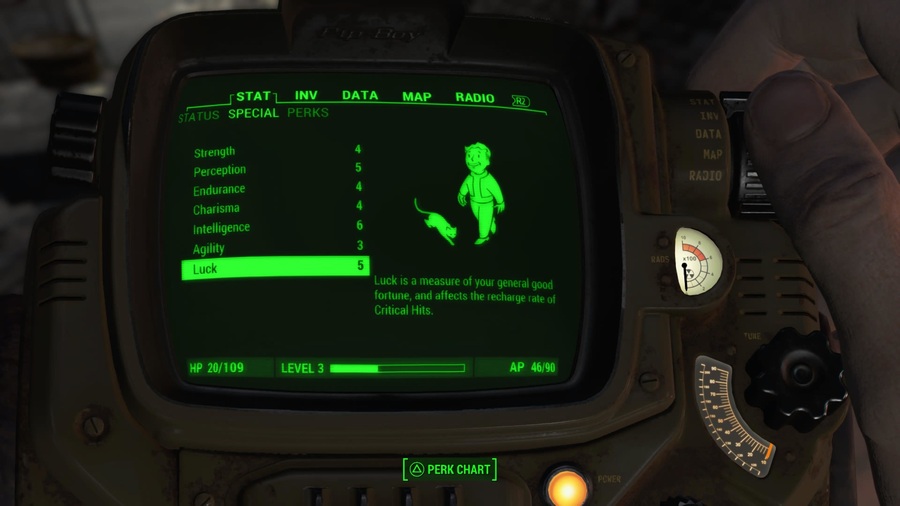The image size is (900, 506).
Task: Show the MAP tab
Action: (x=417, y=97)
